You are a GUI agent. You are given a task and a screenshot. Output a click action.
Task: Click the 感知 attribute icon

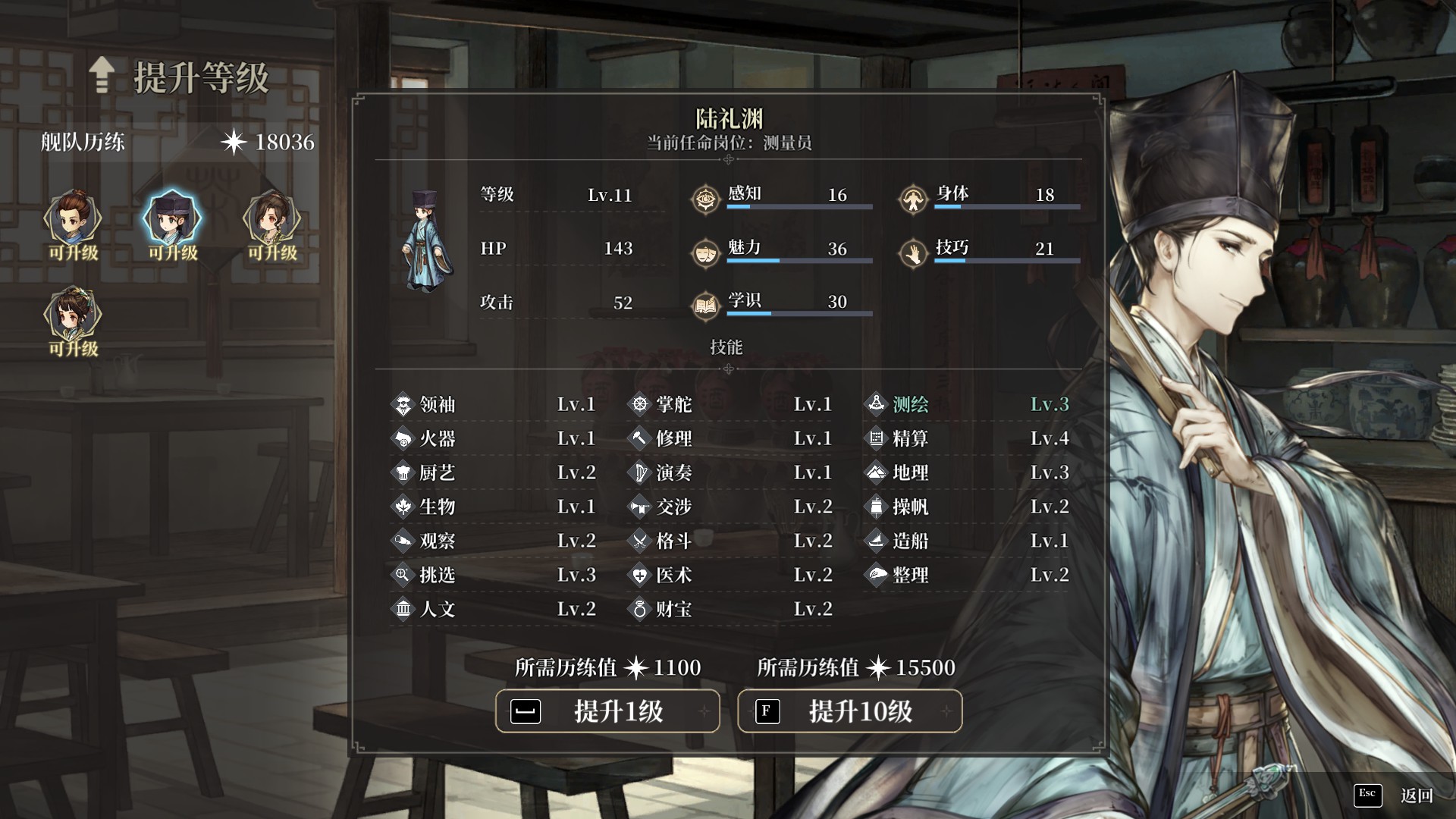point(705,199)
